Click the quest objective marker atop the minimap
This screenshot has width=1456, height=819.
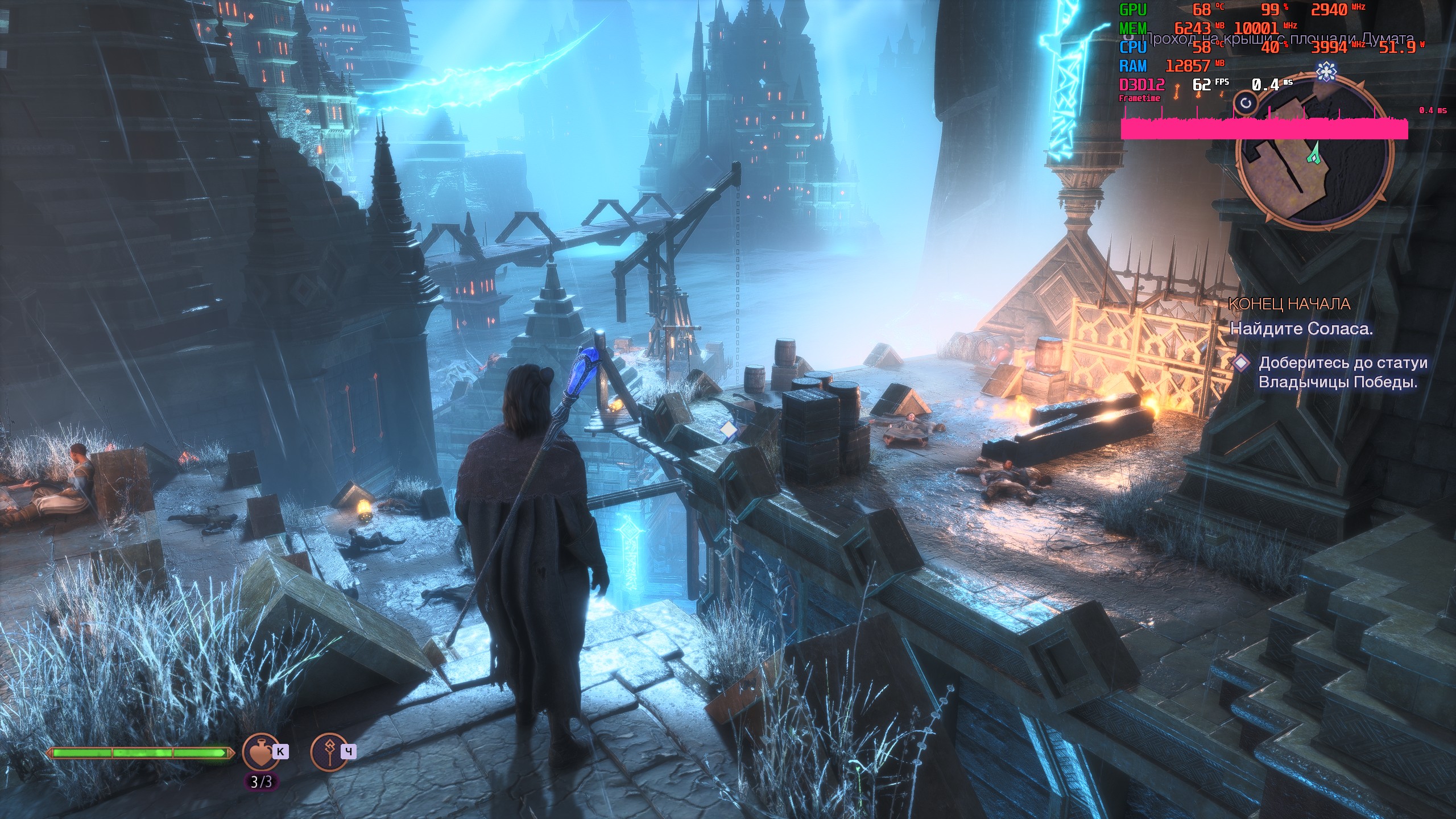(1326, 72)
